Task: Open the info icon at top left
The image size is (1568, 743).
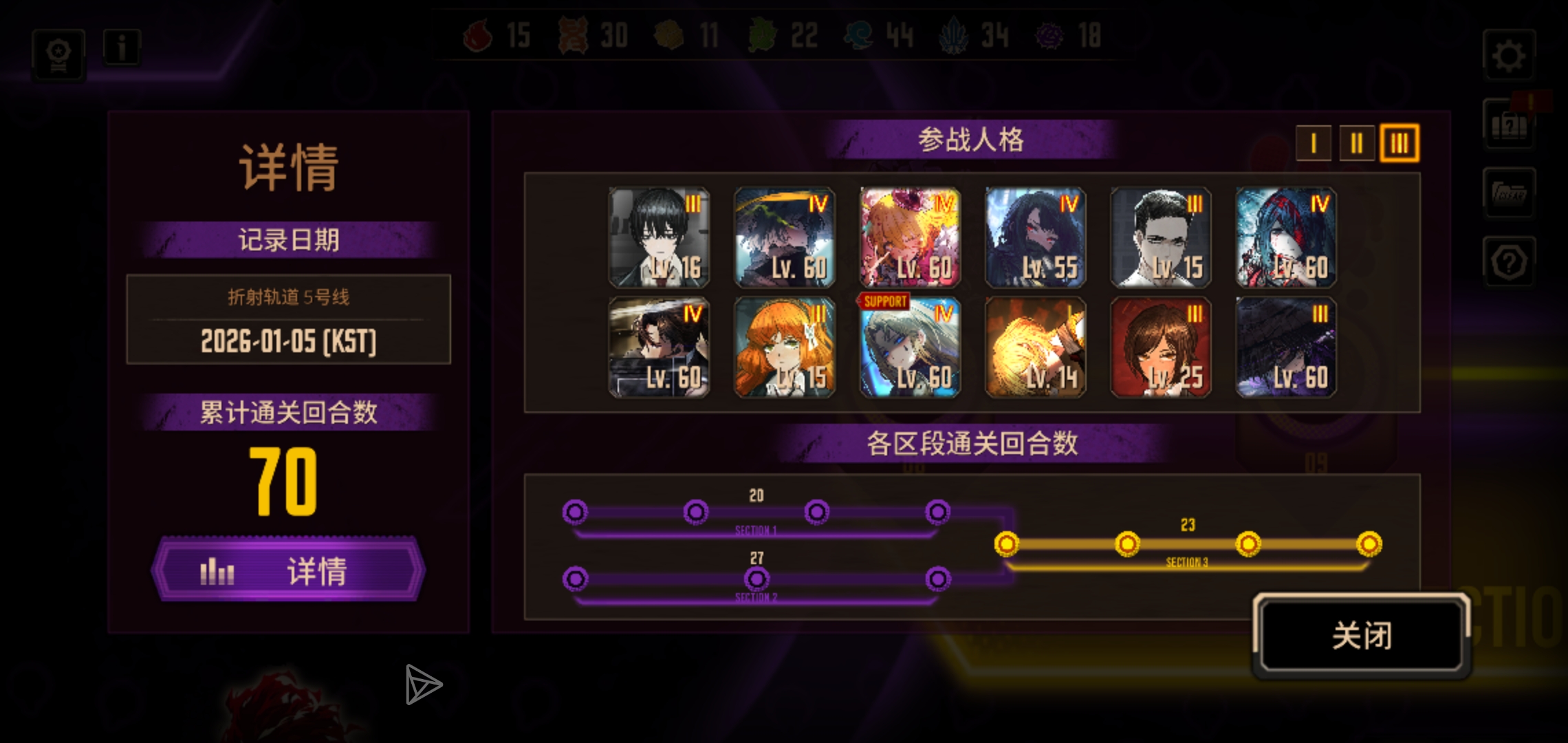Action: click(122, 47)
